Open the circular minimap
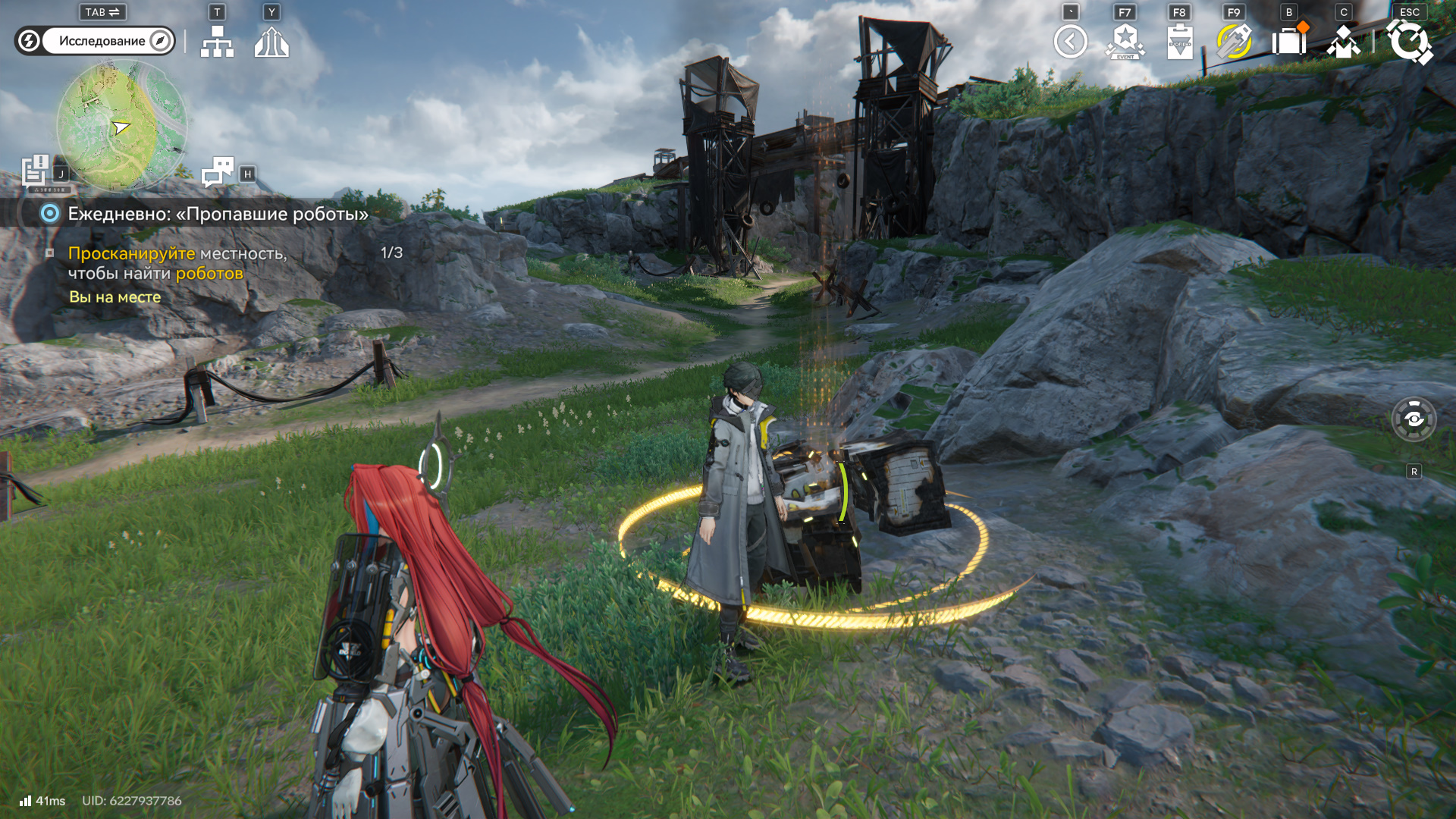Screen dimensions: 1456x819 [121, 126]
